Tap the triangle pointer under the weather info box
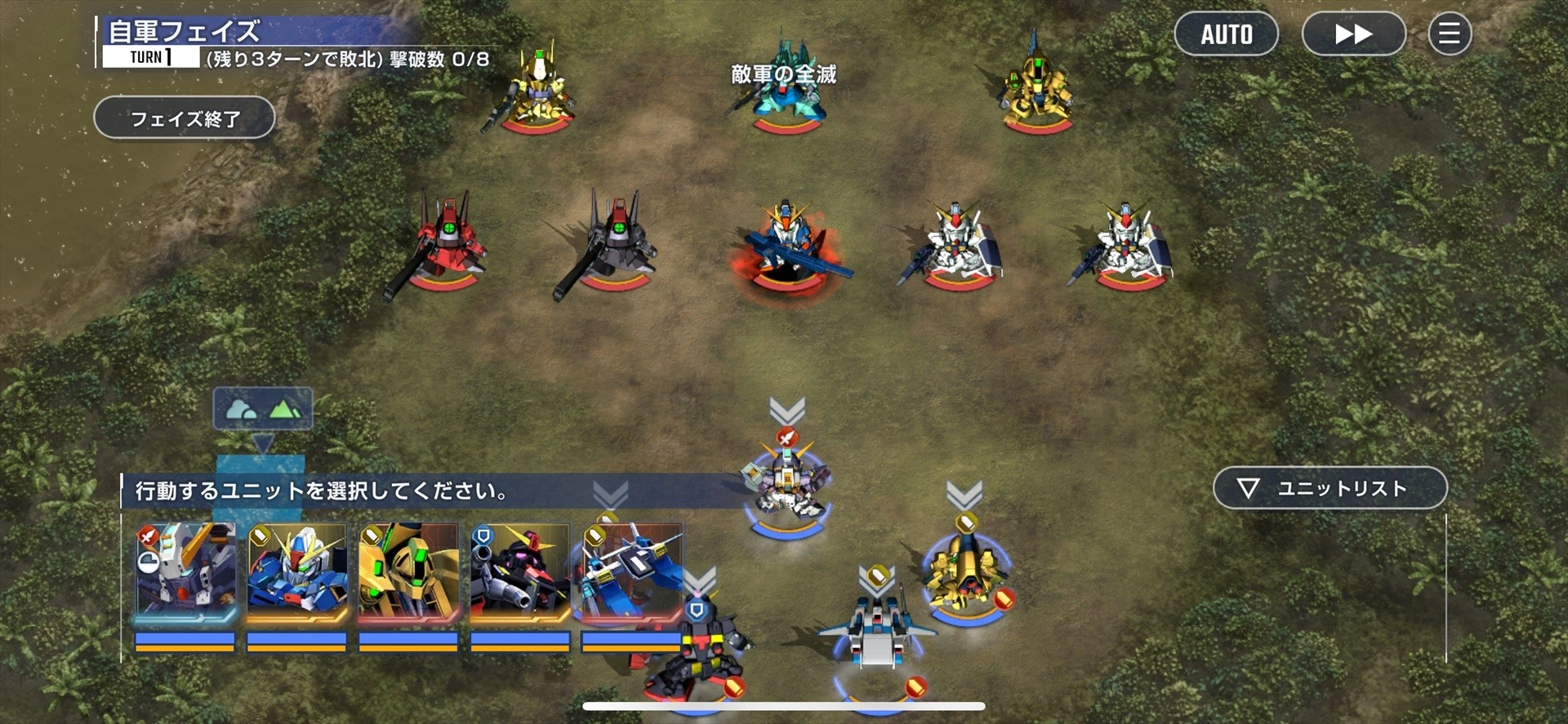This screenshot has width=1568, height=724. click(263, 441)
